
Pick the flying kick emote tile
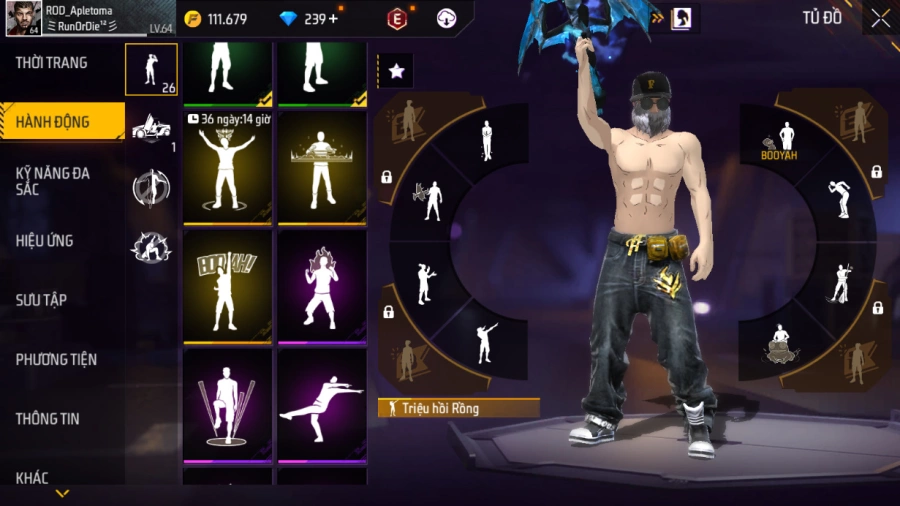tap(322, 403)
